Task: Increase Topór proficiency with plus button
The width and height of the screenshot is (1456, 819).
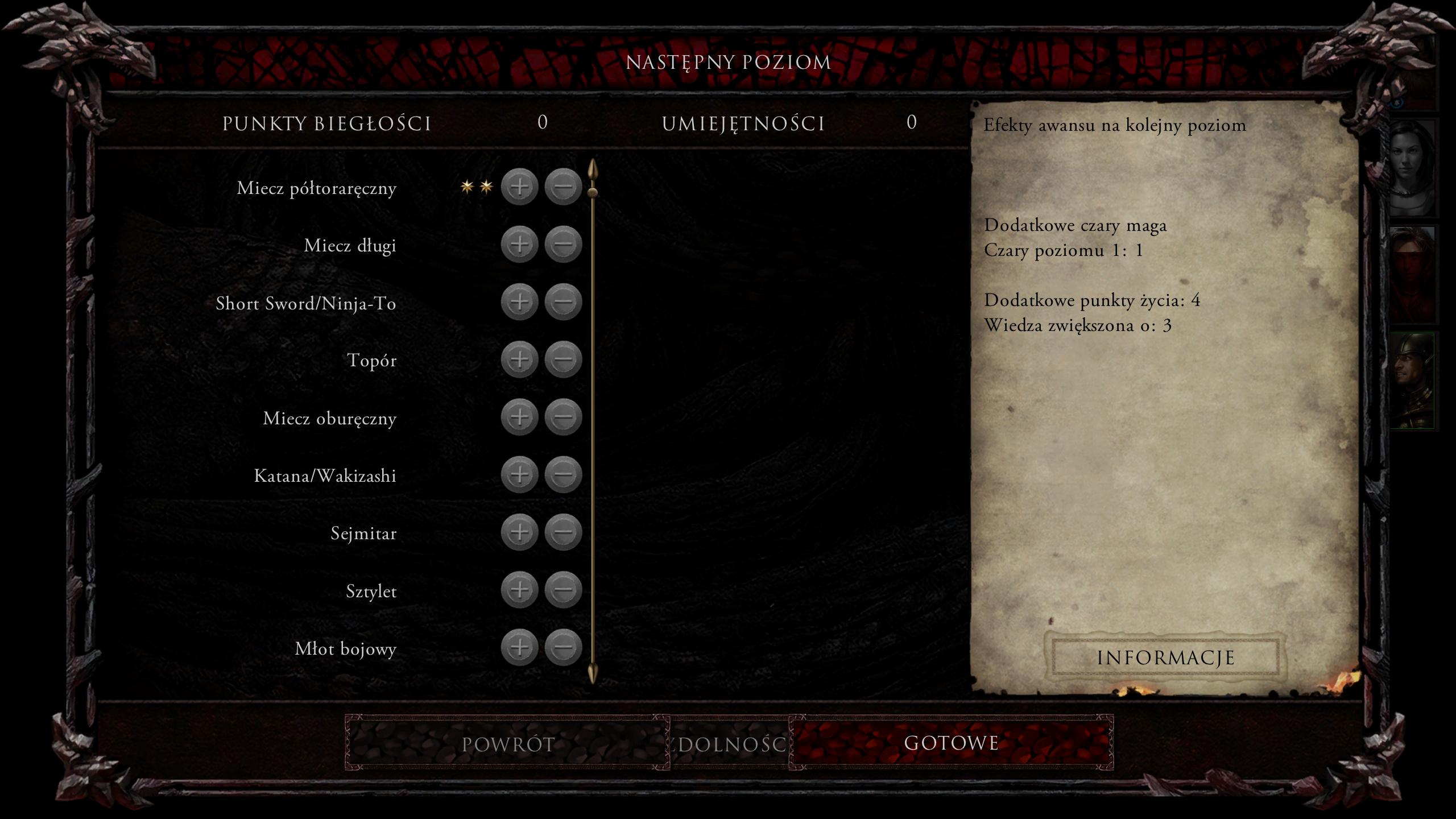Action: tap(519, 359)
